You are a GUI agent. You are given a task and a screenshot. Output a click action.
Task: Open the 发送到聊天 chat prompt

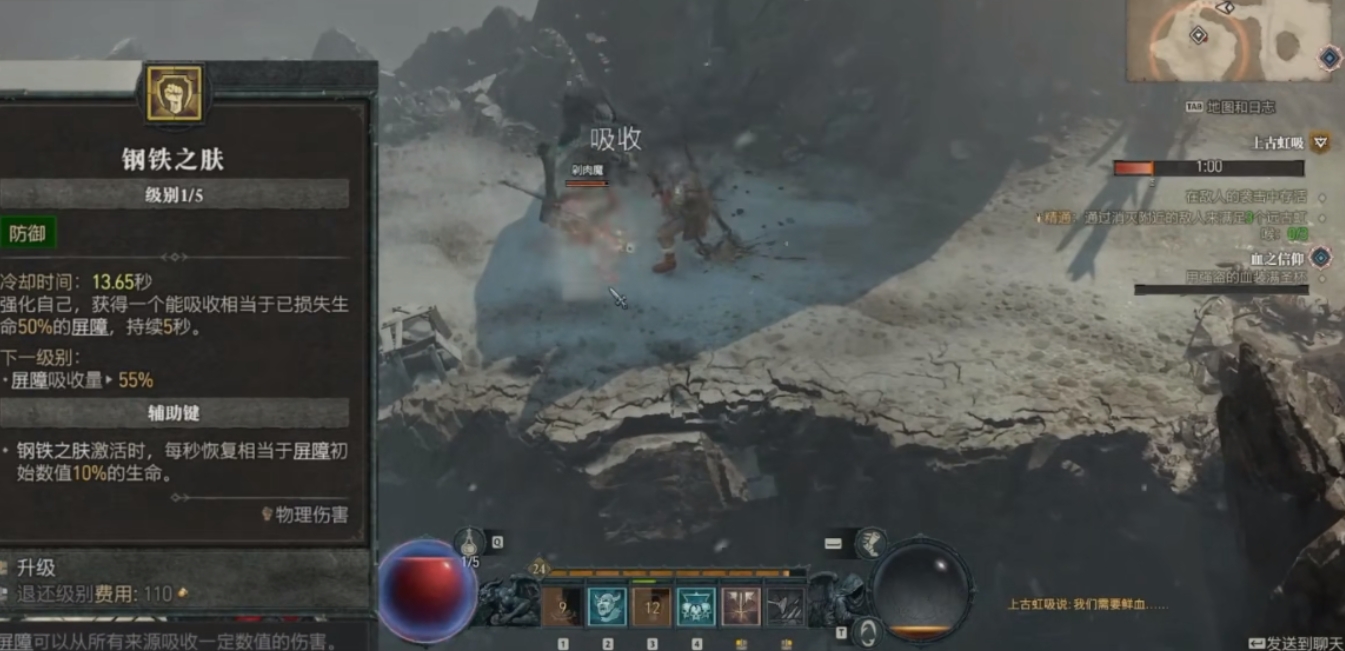[x=1296, y=643]
